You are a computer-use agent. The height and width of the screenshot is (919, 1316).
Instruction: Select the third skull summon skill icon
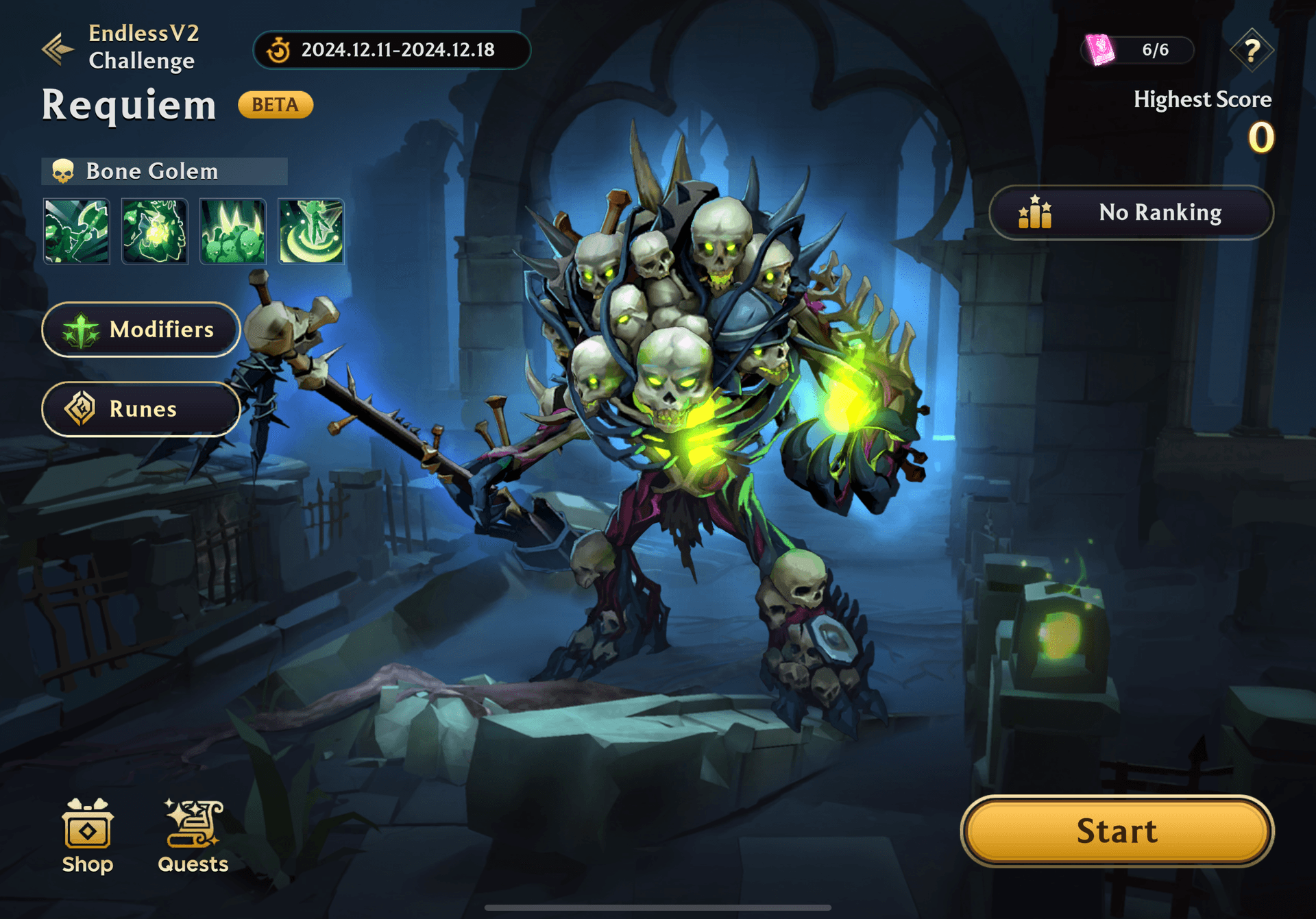point(233,232)
